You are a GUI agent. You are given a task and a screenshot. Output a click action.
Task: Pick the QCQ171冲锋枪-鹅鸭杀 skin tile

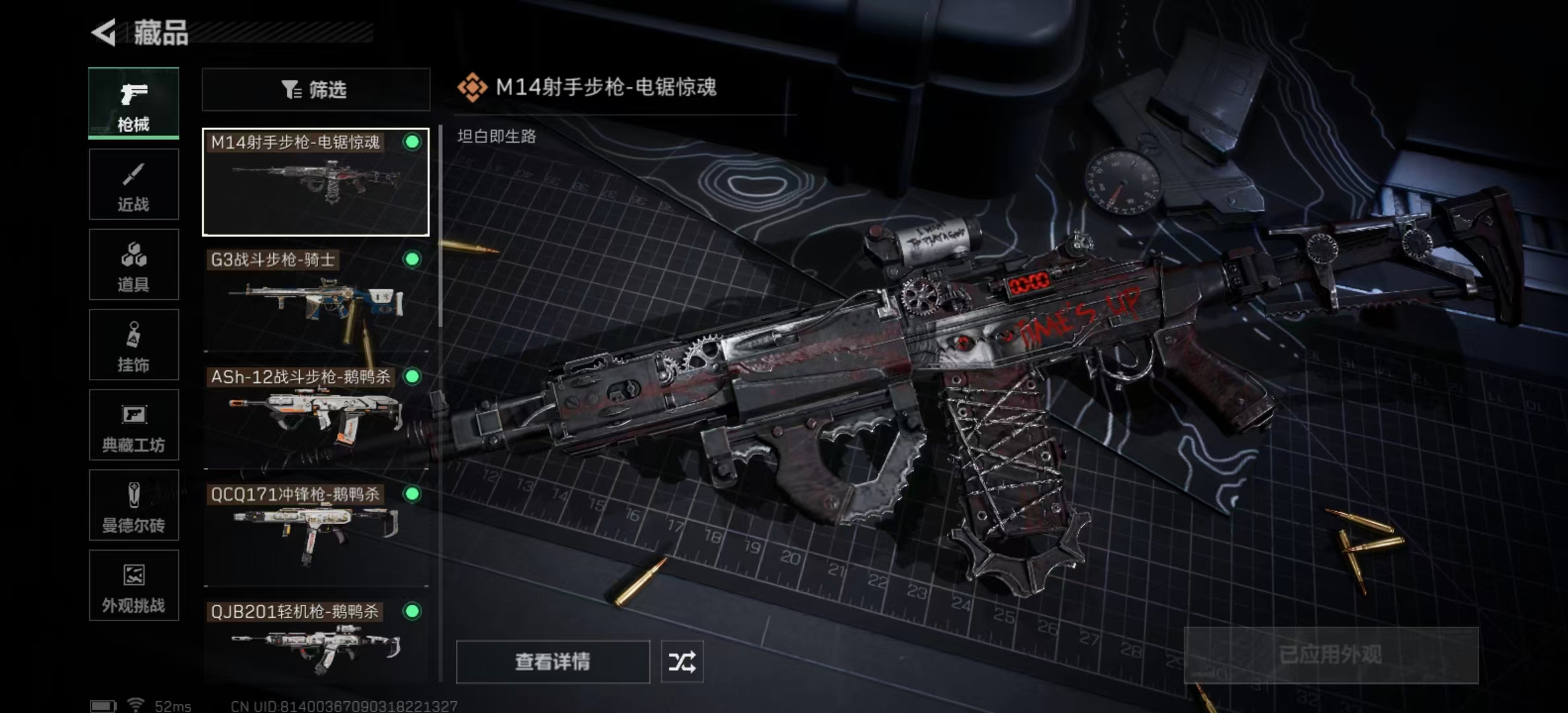point(315,534)
